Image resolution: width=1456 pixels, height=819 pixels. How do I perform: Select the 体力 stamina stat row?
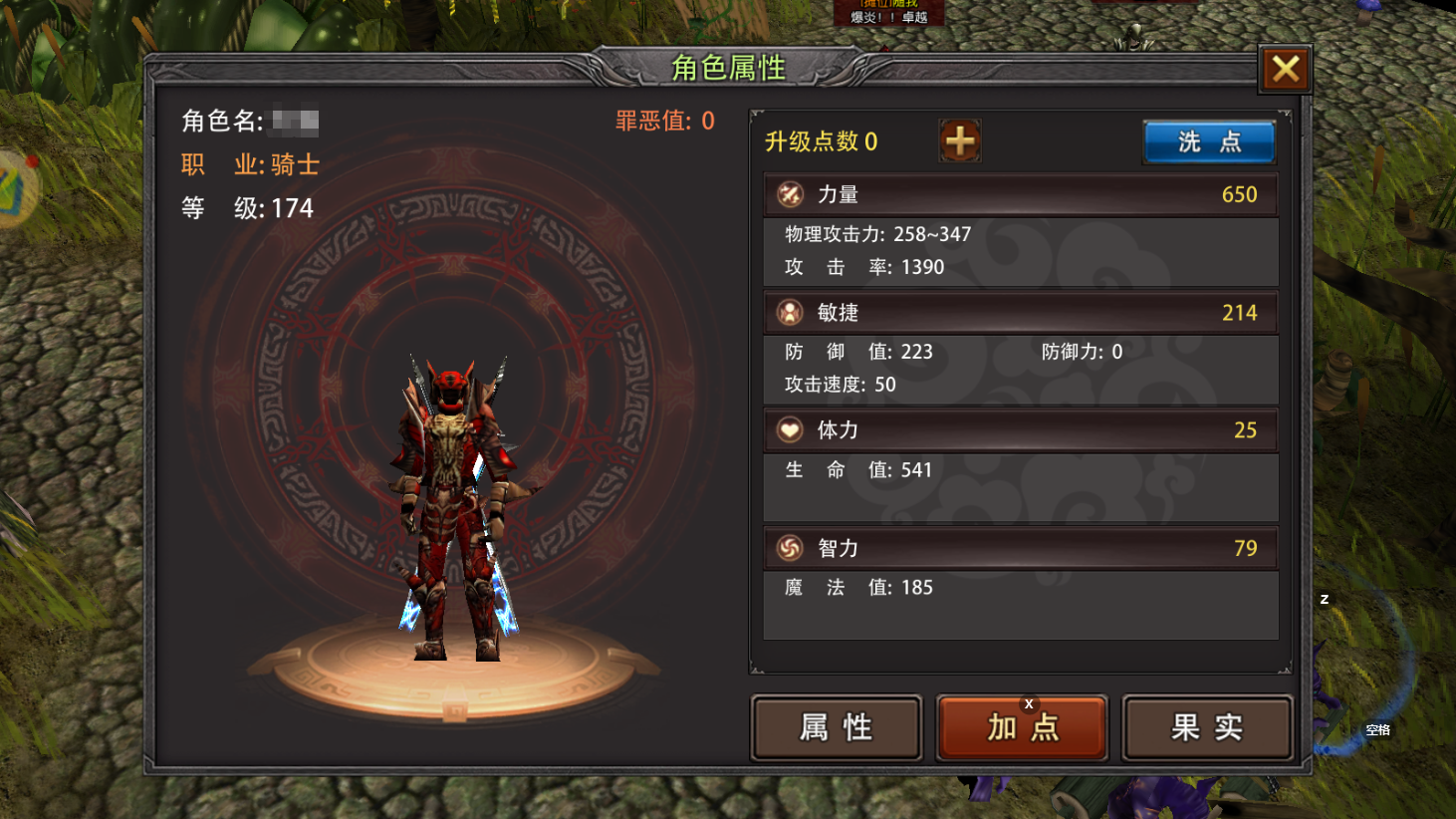coord(1021,430)
